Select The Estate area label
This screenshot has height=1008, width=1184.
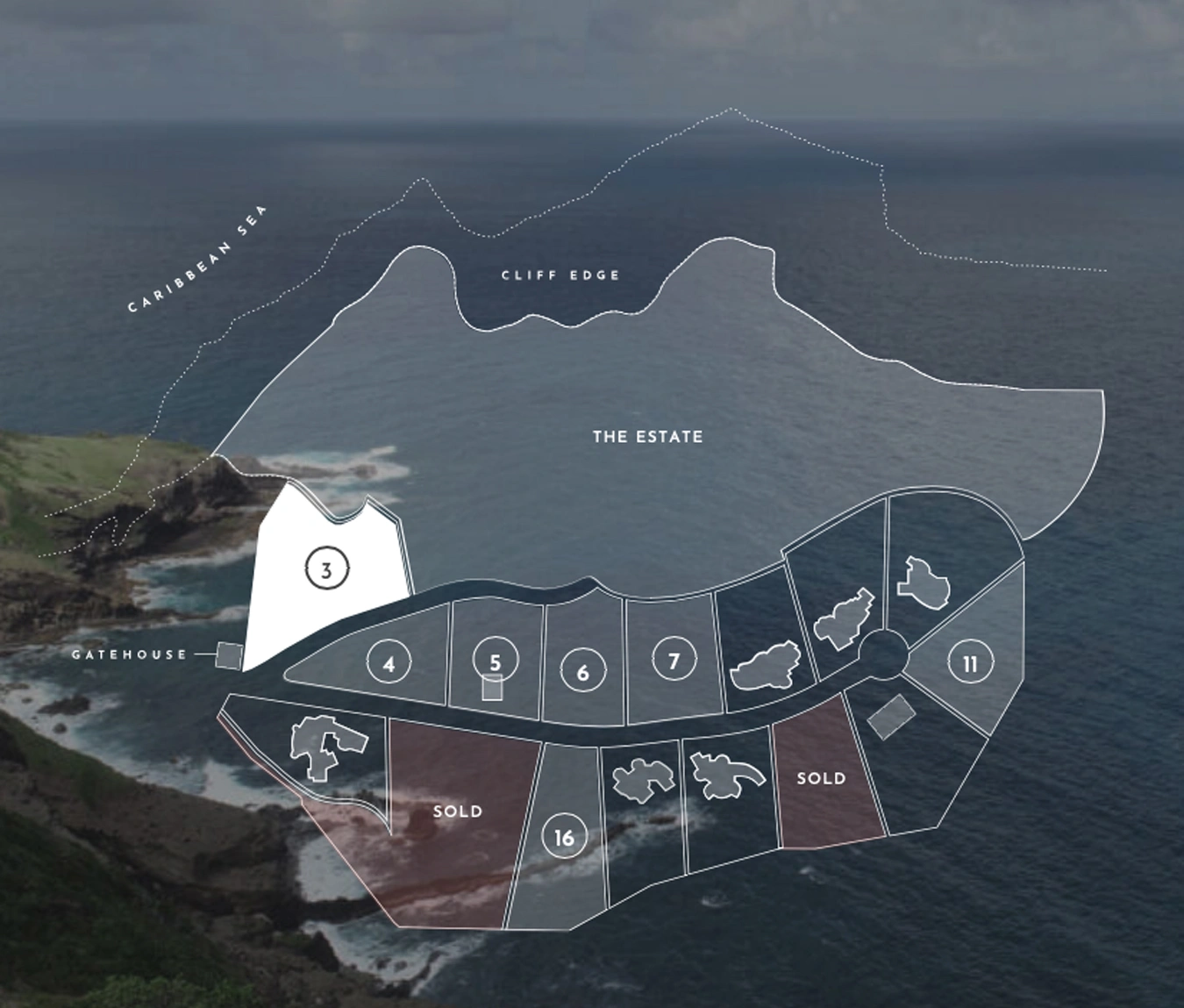pos(647,436)
